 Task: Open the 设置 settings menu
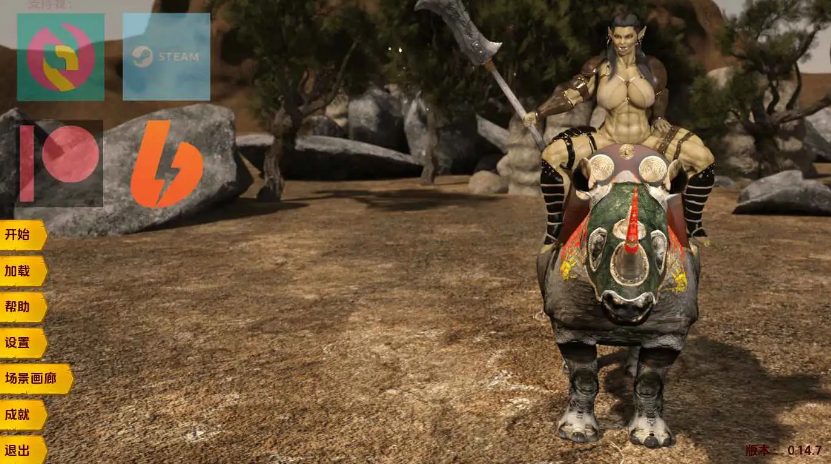tap(20, 343)
